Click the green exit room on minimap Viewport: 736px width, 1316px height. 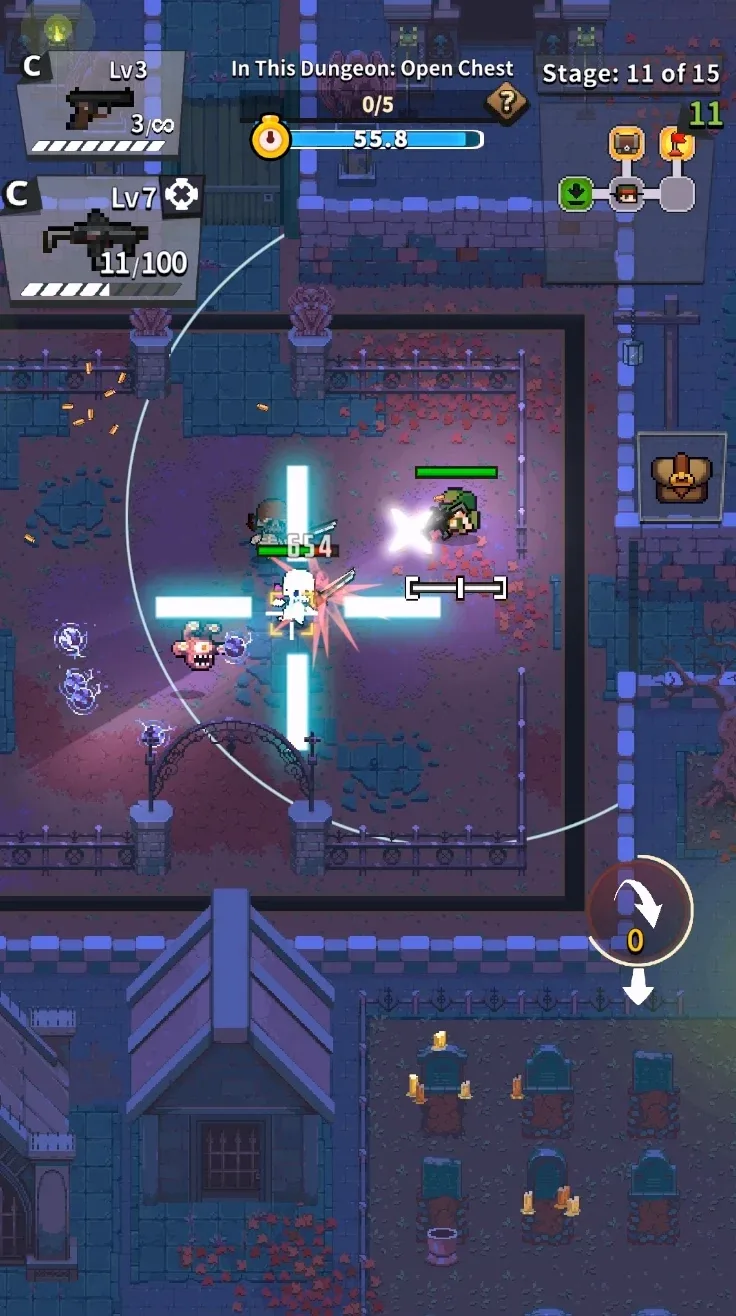tap(576, 193)
